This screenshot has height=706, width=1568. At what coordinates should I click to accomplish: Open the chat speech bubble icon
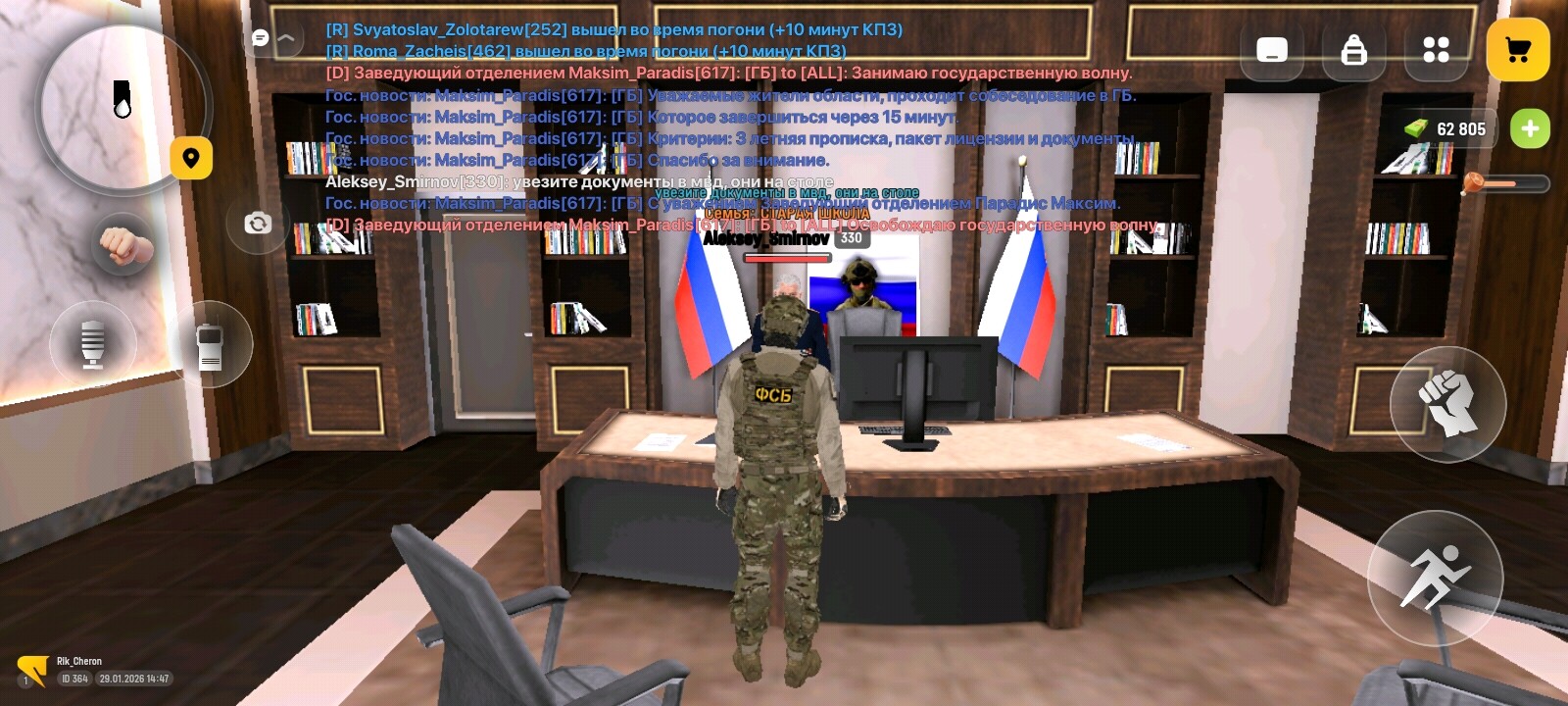tap(259, 36)
